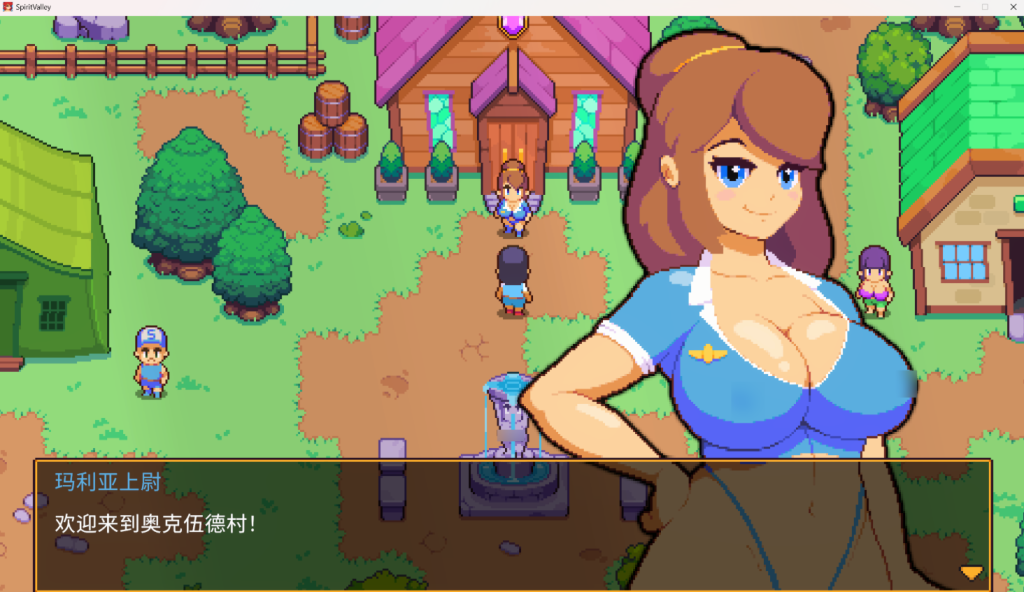This screenshot has width=1024, height=592.
Task: Close the SpiritValley game window
Action: (x=1008, y=7)
